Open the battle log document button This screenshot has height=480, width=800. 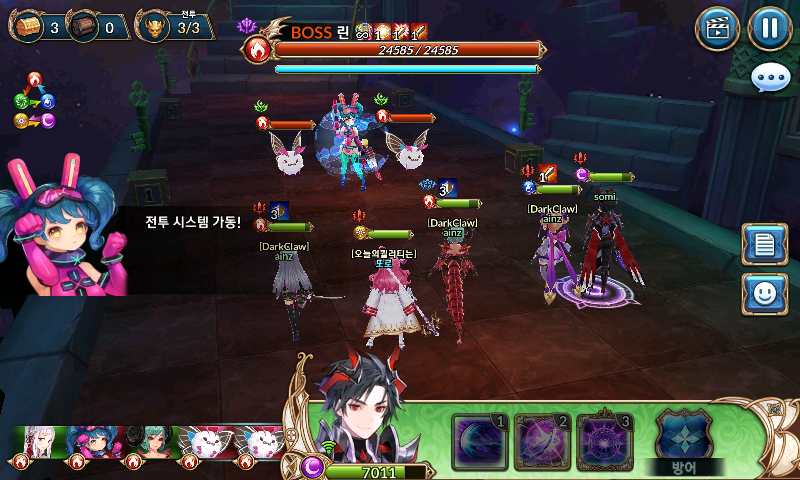point(764,245)
